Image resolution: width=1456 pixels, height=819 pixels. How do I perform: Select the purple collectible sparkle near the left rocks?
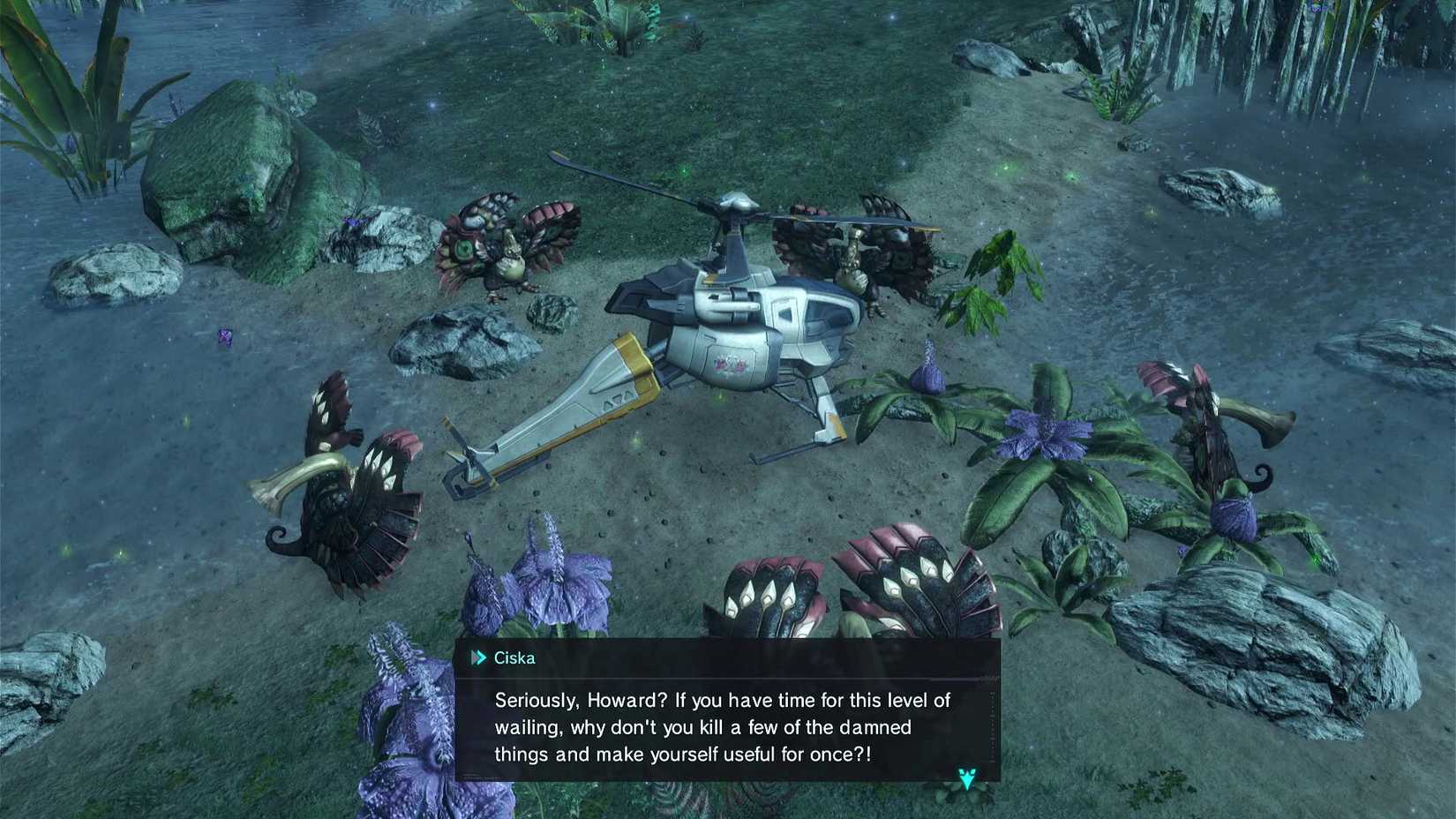point(224,336)
